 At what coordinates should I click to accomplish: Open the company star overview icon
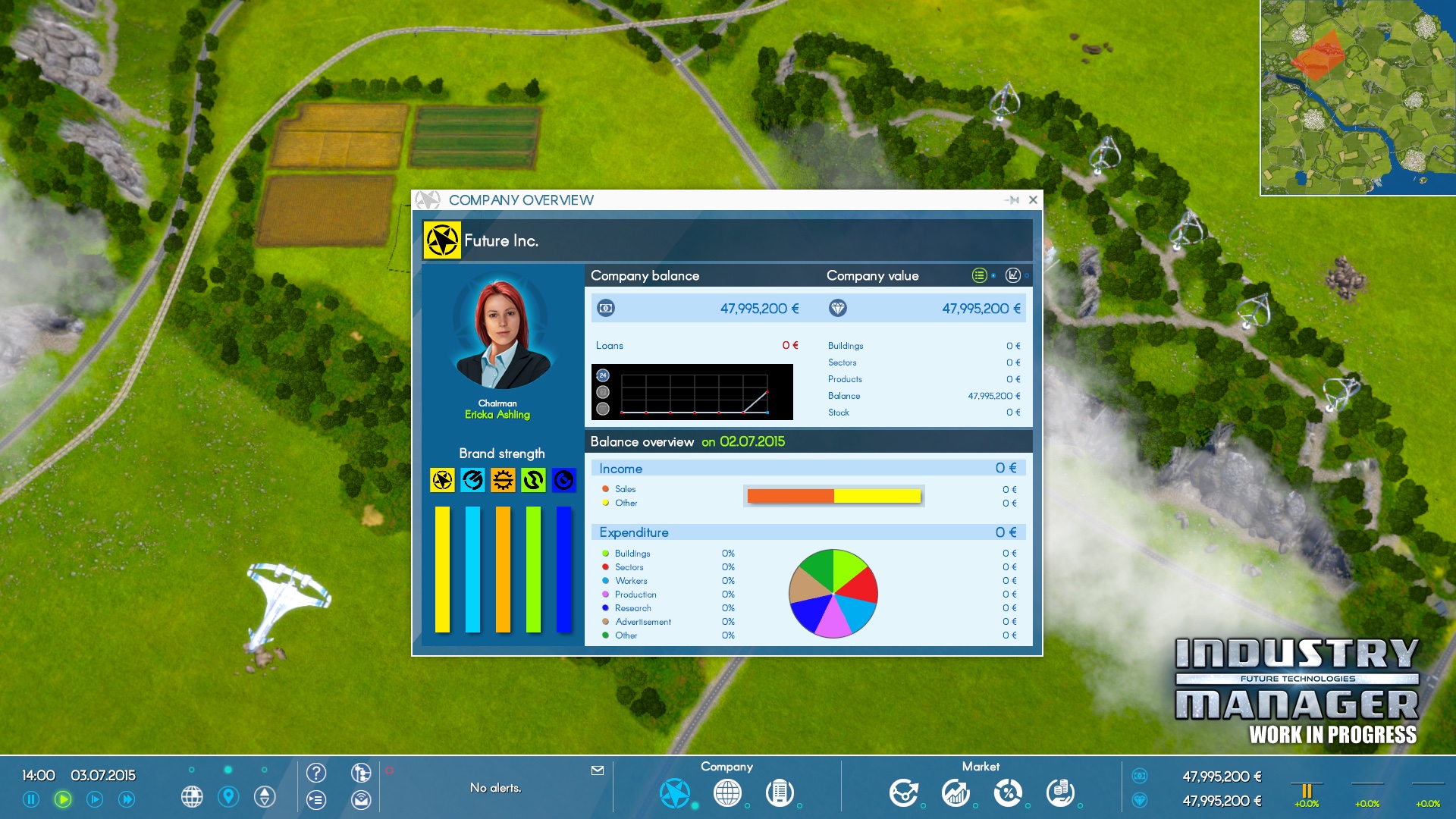click(x=674, y=793)
